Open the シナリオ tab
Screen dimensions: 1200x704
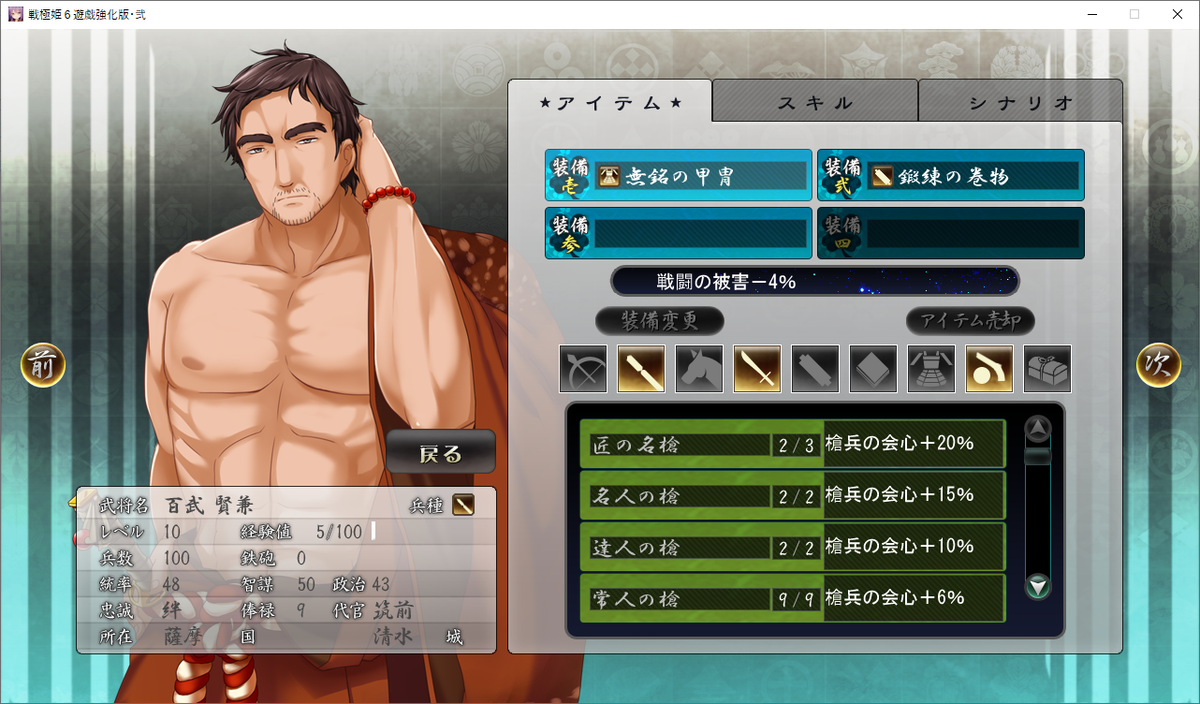click(1020, 102)
